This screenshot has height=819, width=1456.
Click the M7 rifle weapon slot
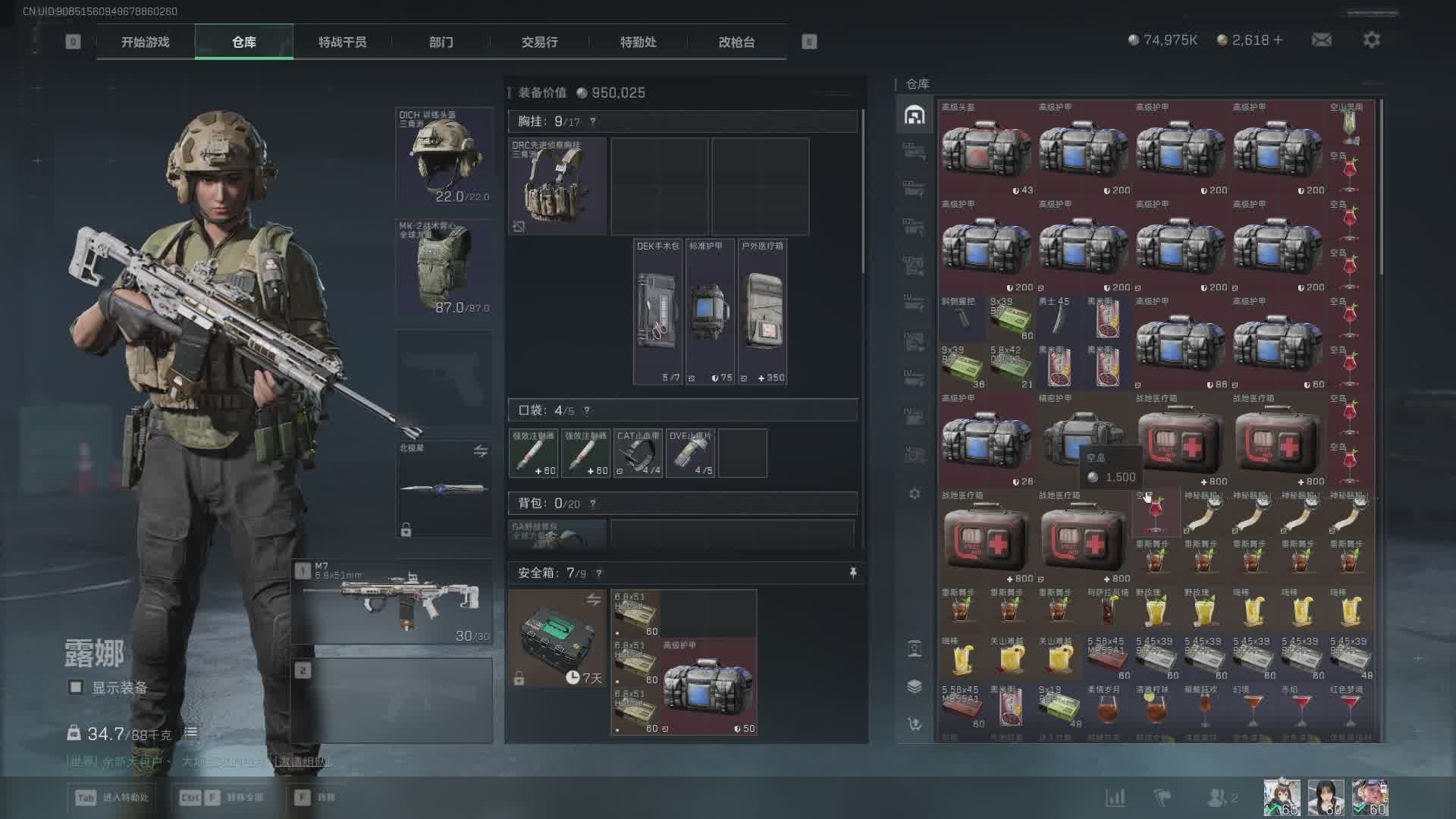pos(392,602)
